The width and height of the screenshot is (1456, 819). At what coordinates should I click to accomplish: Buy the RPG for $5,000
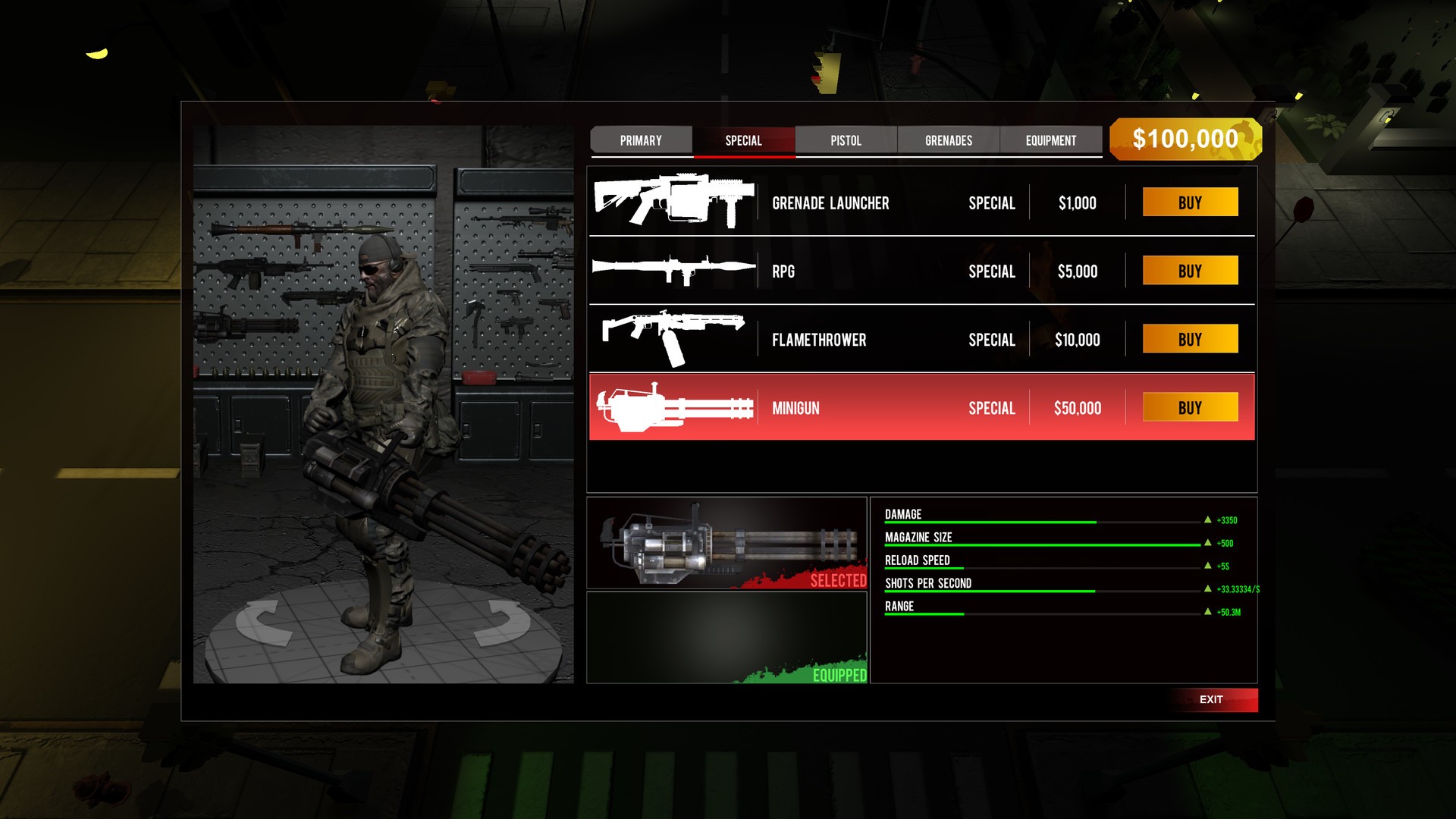(1189, 270)
